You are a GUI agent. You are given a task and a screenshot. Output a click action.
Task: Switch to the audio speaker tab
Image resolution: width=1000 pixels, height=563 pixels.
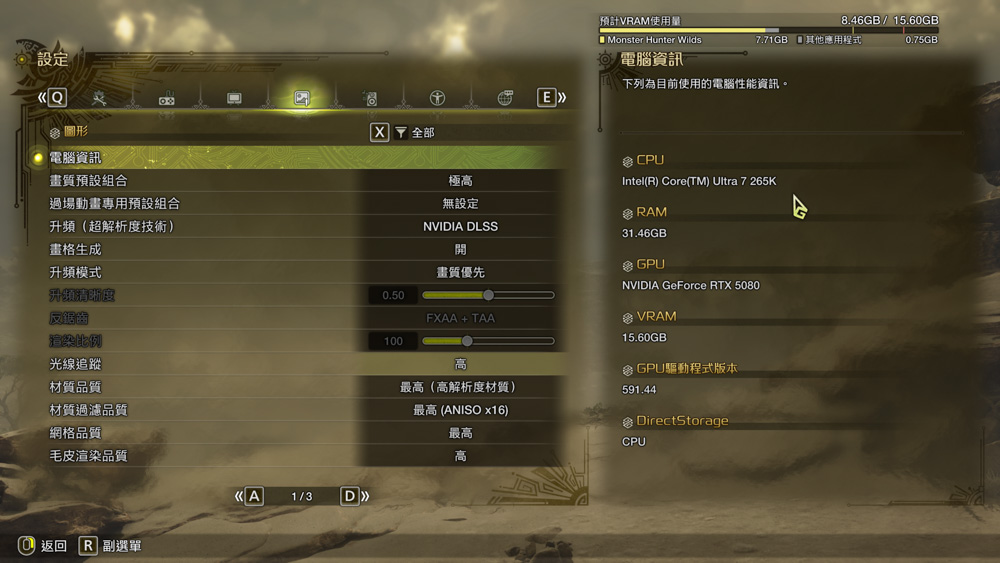coord(370,98)
